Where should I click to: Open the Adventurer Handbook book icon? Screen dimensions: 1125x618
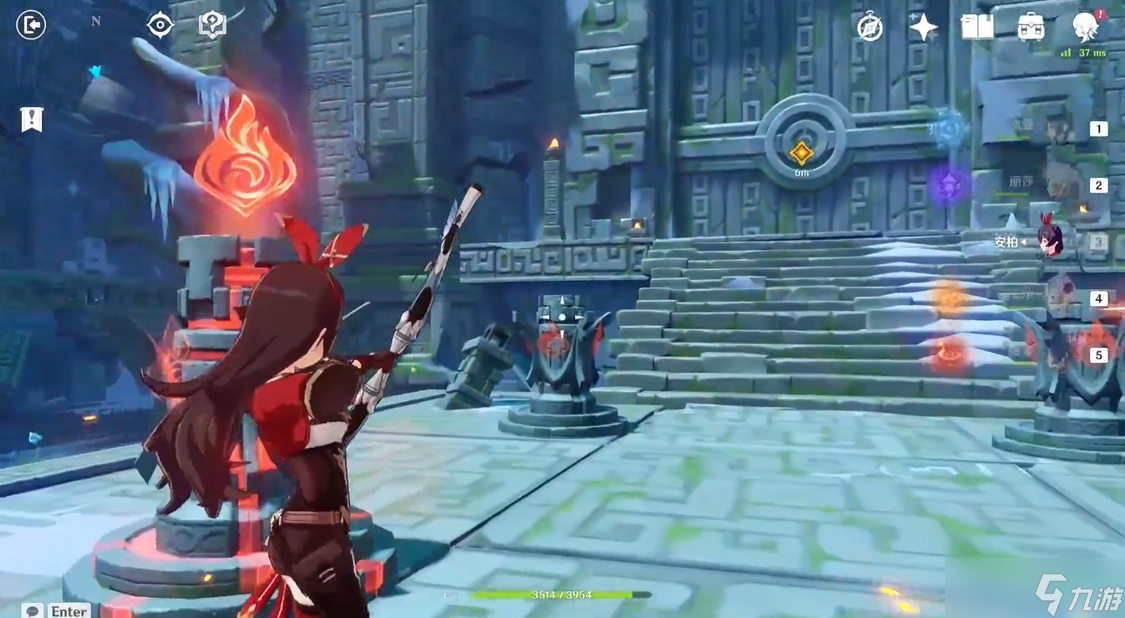pos(977,27)
